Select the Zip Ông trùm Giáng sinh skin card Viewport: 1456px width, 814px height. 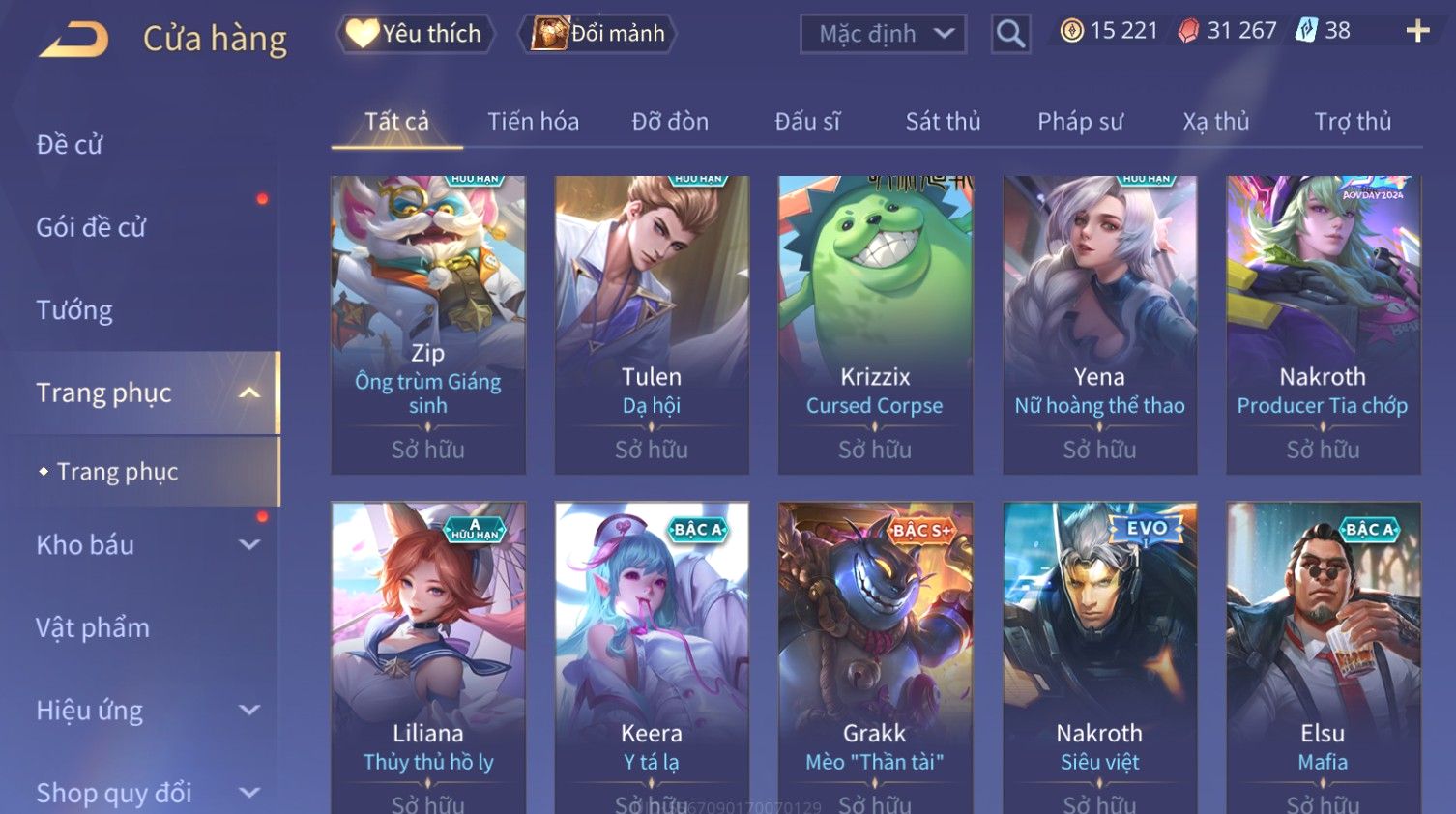[428, 324]
